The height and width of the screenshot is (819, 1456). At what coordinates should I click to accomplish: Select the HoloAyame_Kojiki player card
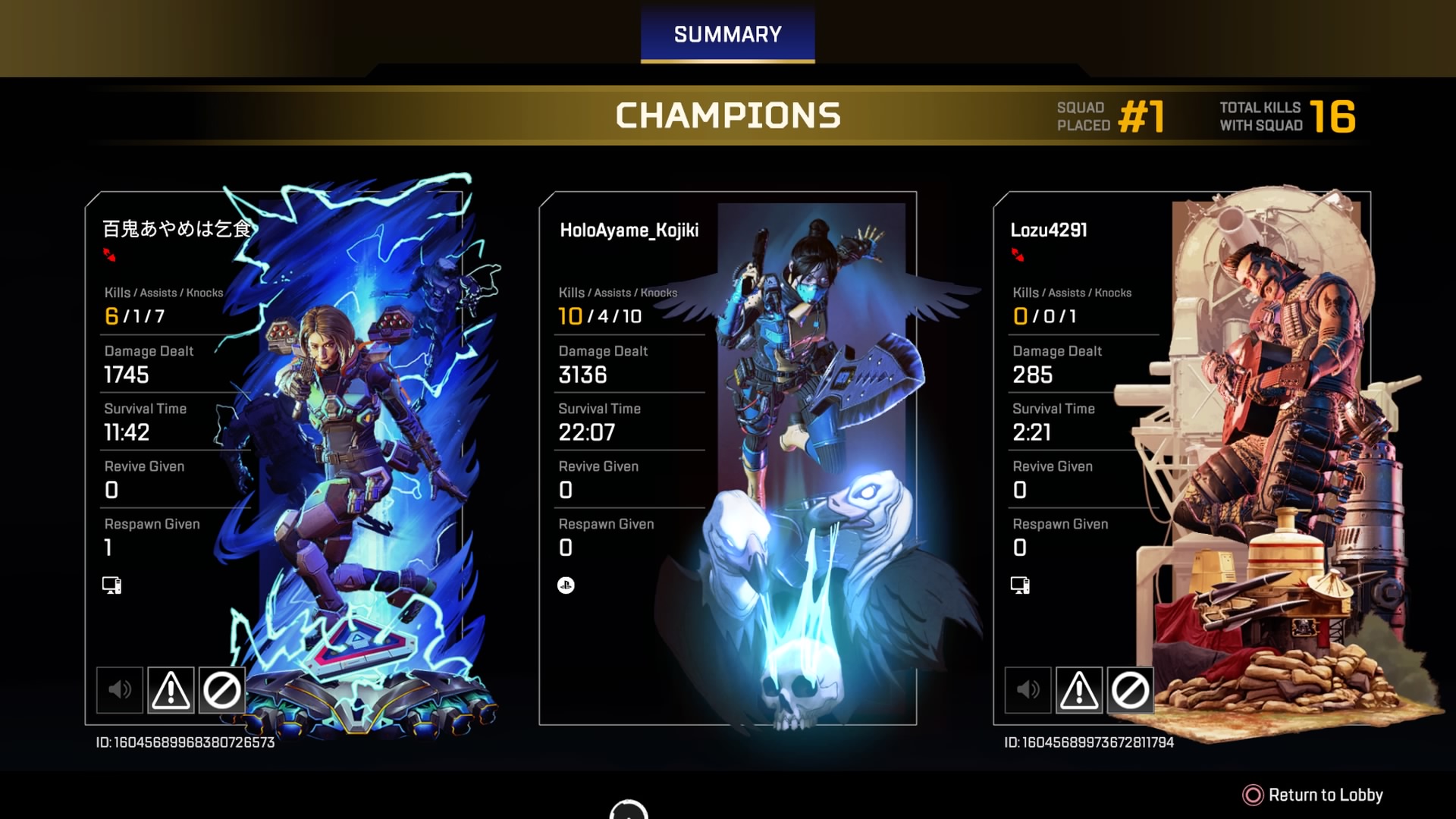coord(727,458)
